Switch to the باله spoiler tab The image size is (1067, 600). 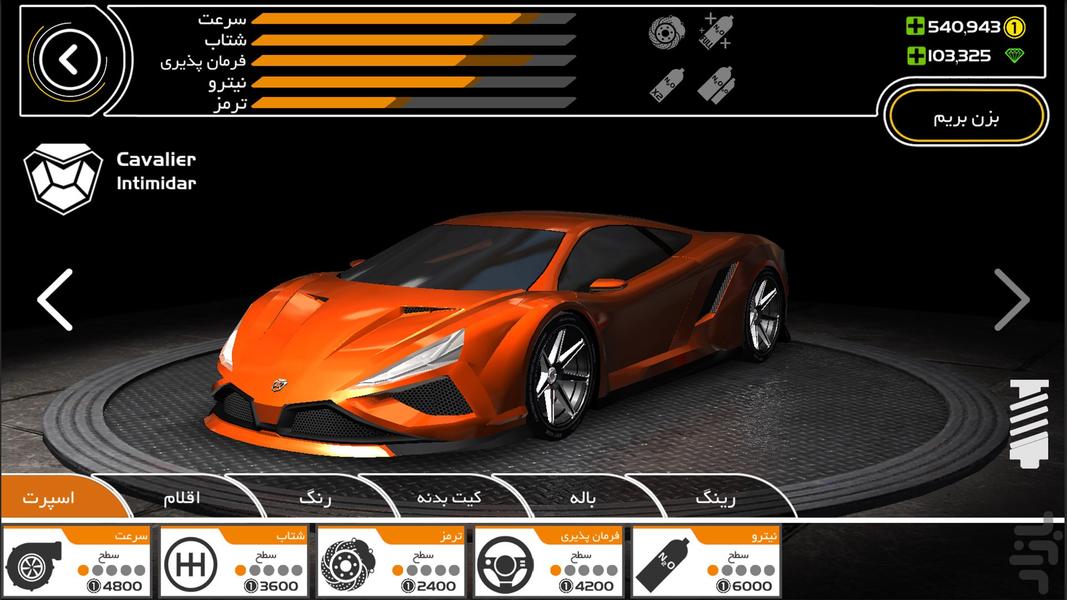(584, 497)
